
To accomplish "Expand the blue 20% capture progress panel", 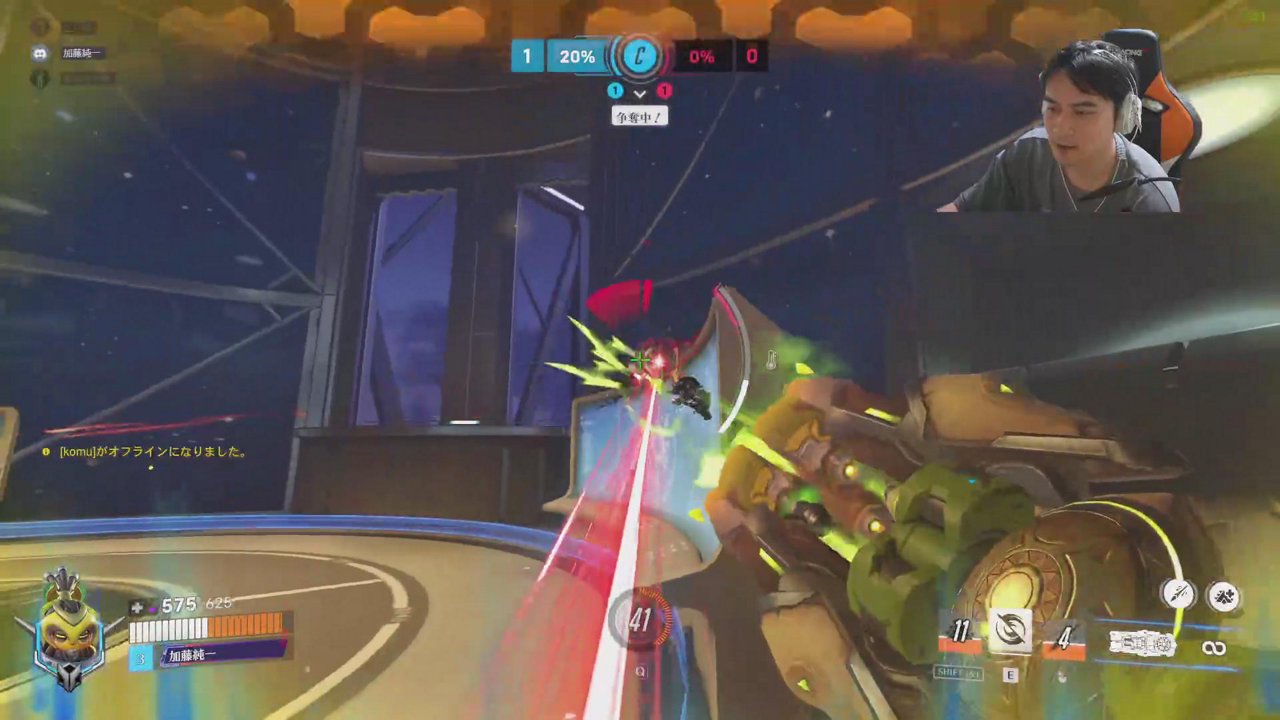I will [575, 57].
